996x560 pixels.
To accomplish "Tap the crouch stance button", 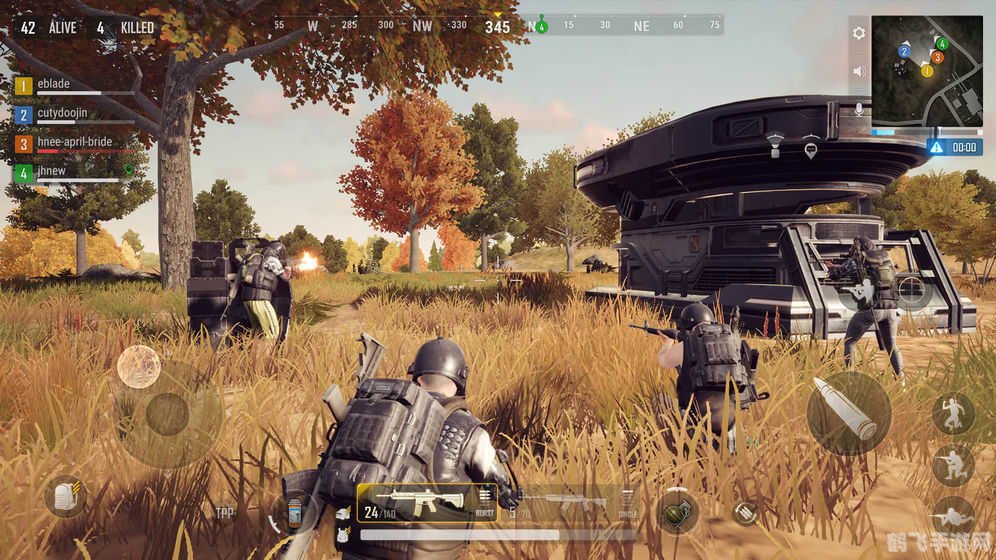I will click(x=953, y=464).
